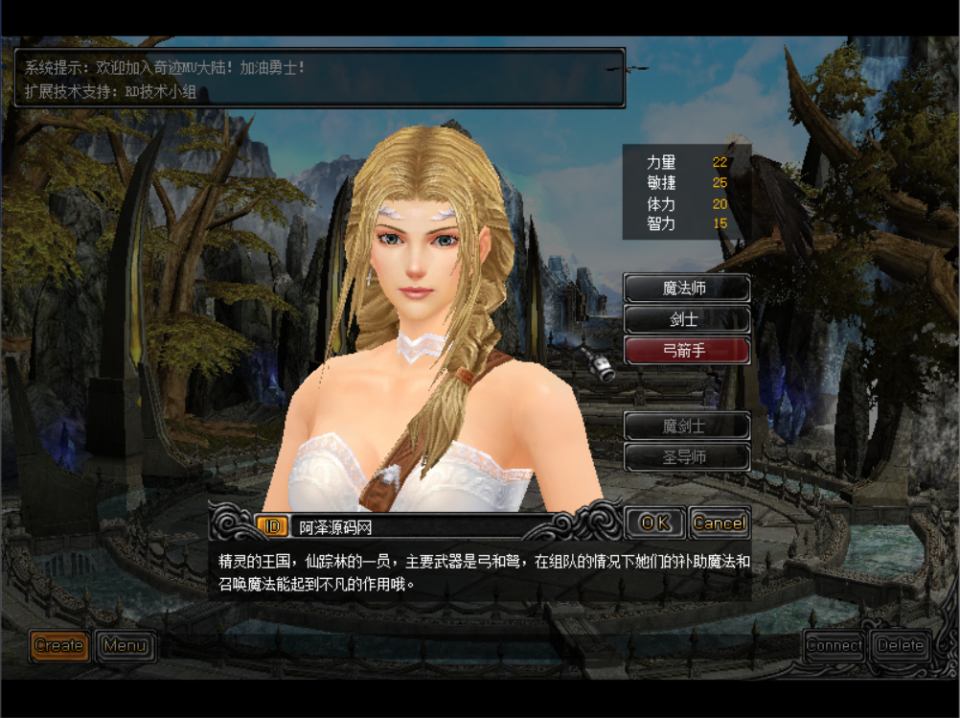Image resolution: width=960 pixels, height=718 pixels.
Task: Click the Delete character button
Action: (900, 645)
